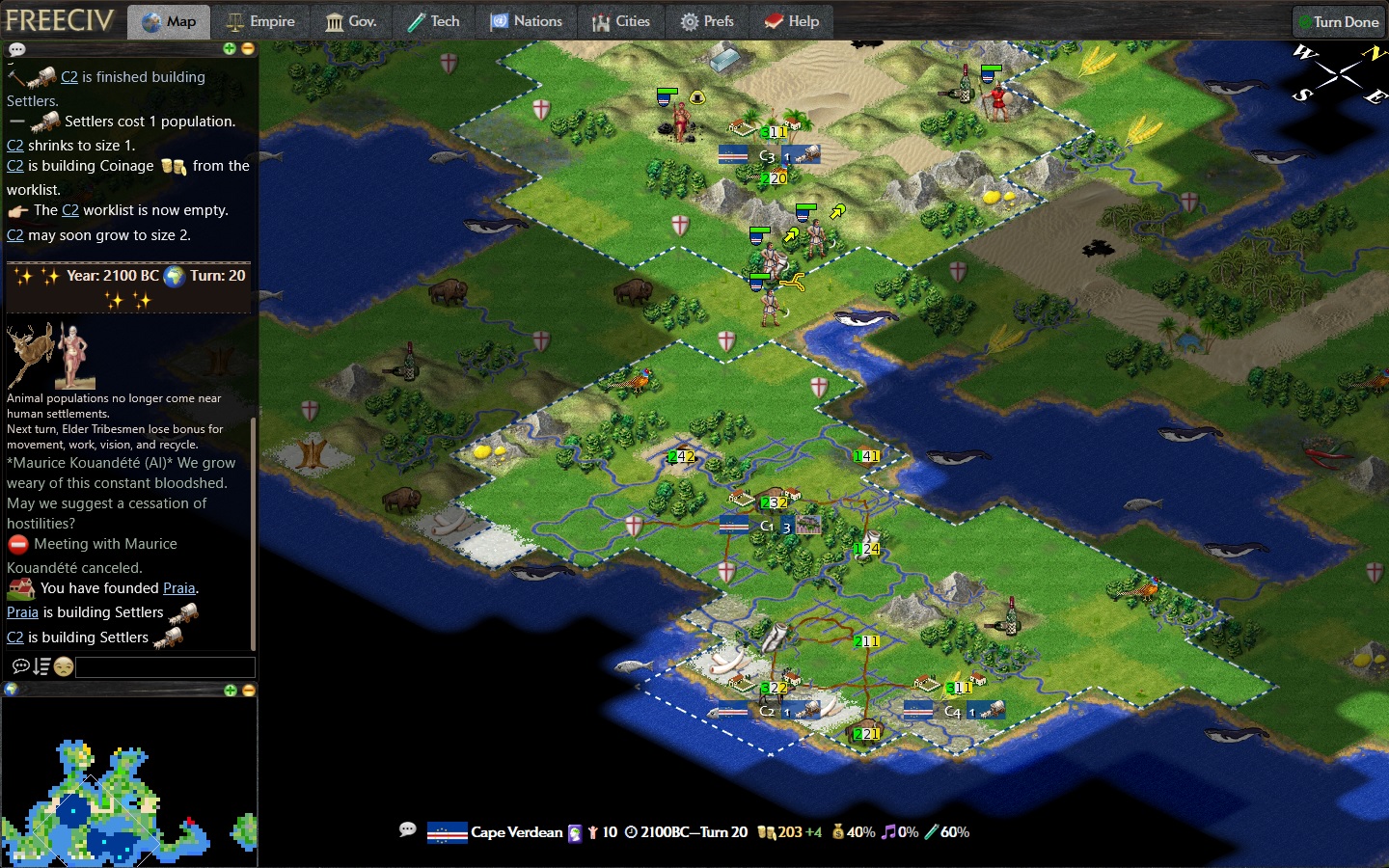Open the Nations tab
Screen dimensions: 1389x868
pyautogui.click(x=526, y=21)
